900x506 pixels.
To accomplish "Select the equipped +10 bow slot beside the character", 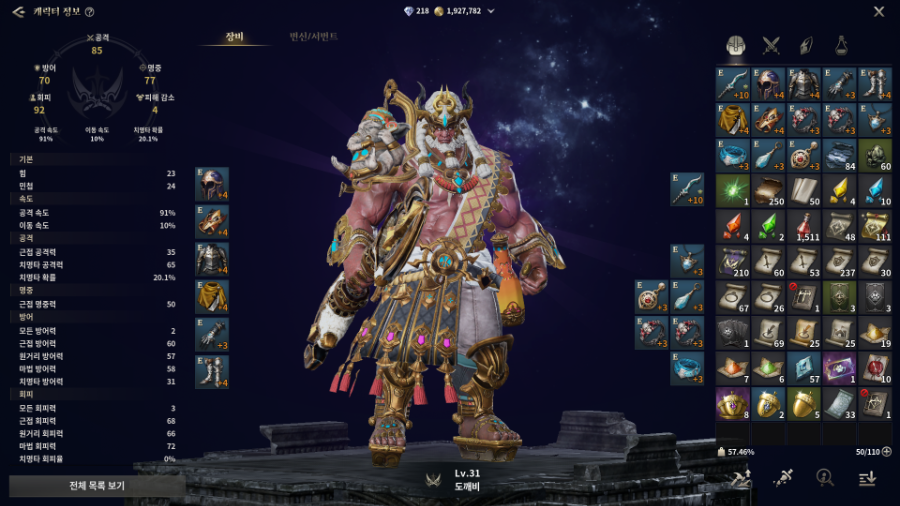I will pyautogui.click(x=687, y=189).
